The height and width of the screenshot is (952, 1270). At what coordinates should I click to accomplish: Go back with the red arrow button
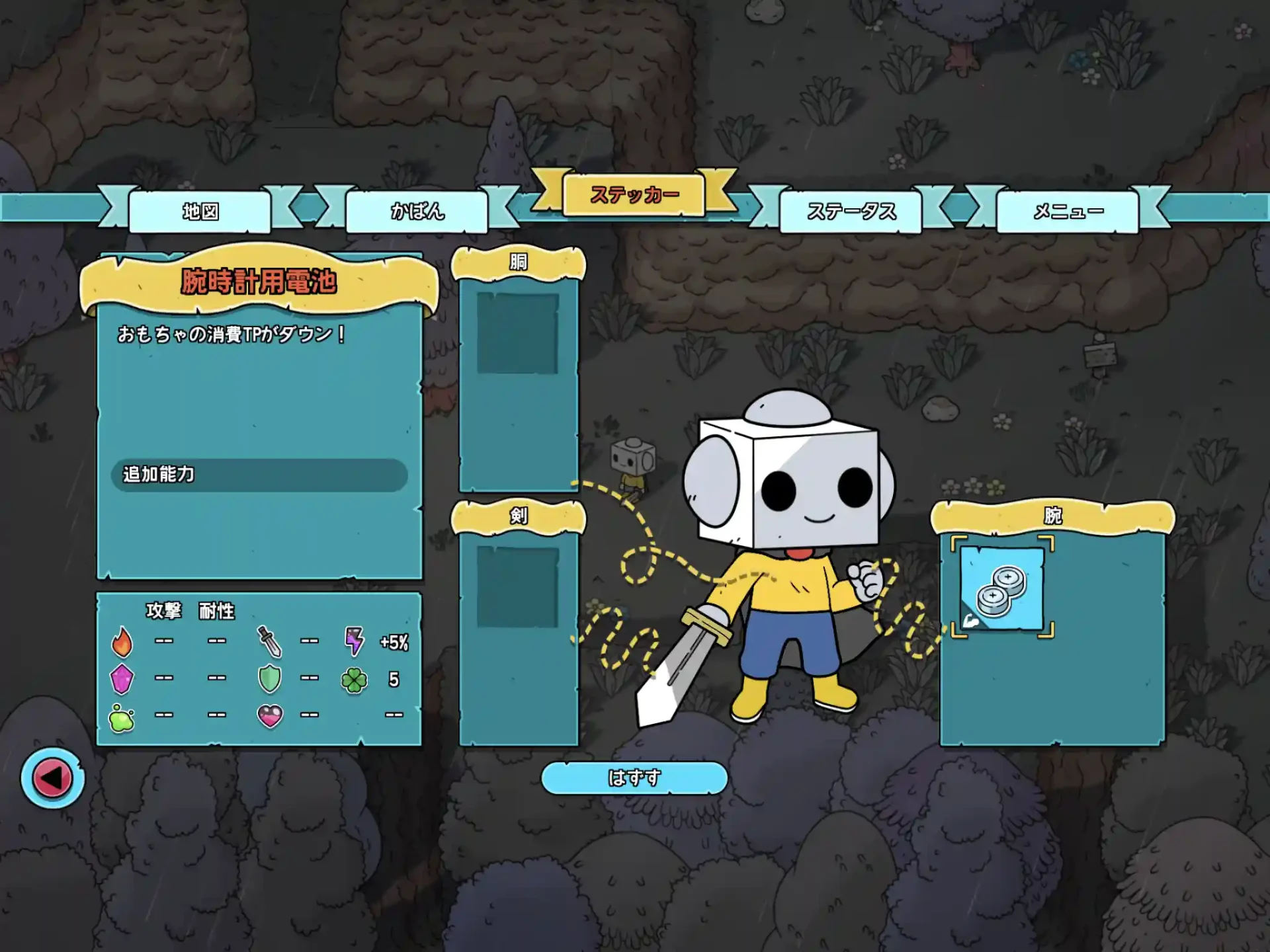[x=52, y=778]
